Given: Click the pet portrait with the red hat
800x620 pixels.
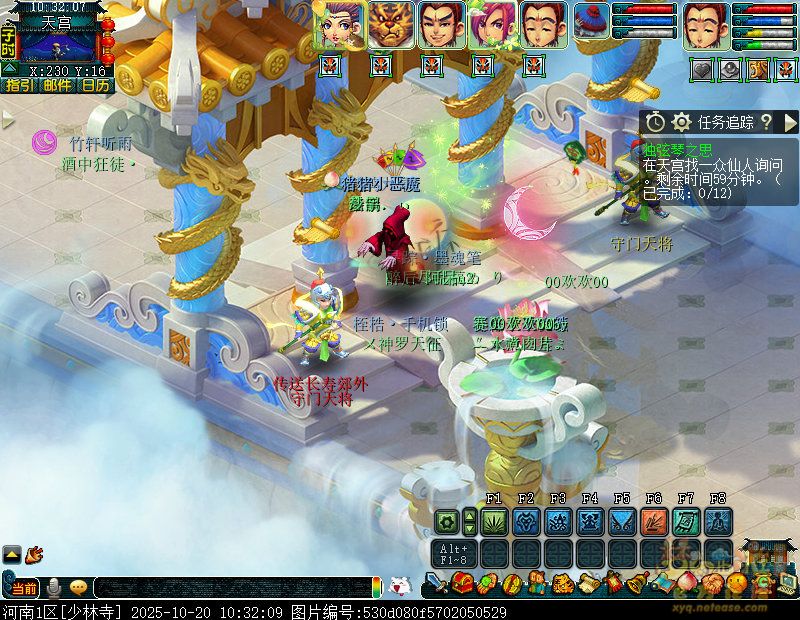Looking at the screenshot, I should (592, 24).
